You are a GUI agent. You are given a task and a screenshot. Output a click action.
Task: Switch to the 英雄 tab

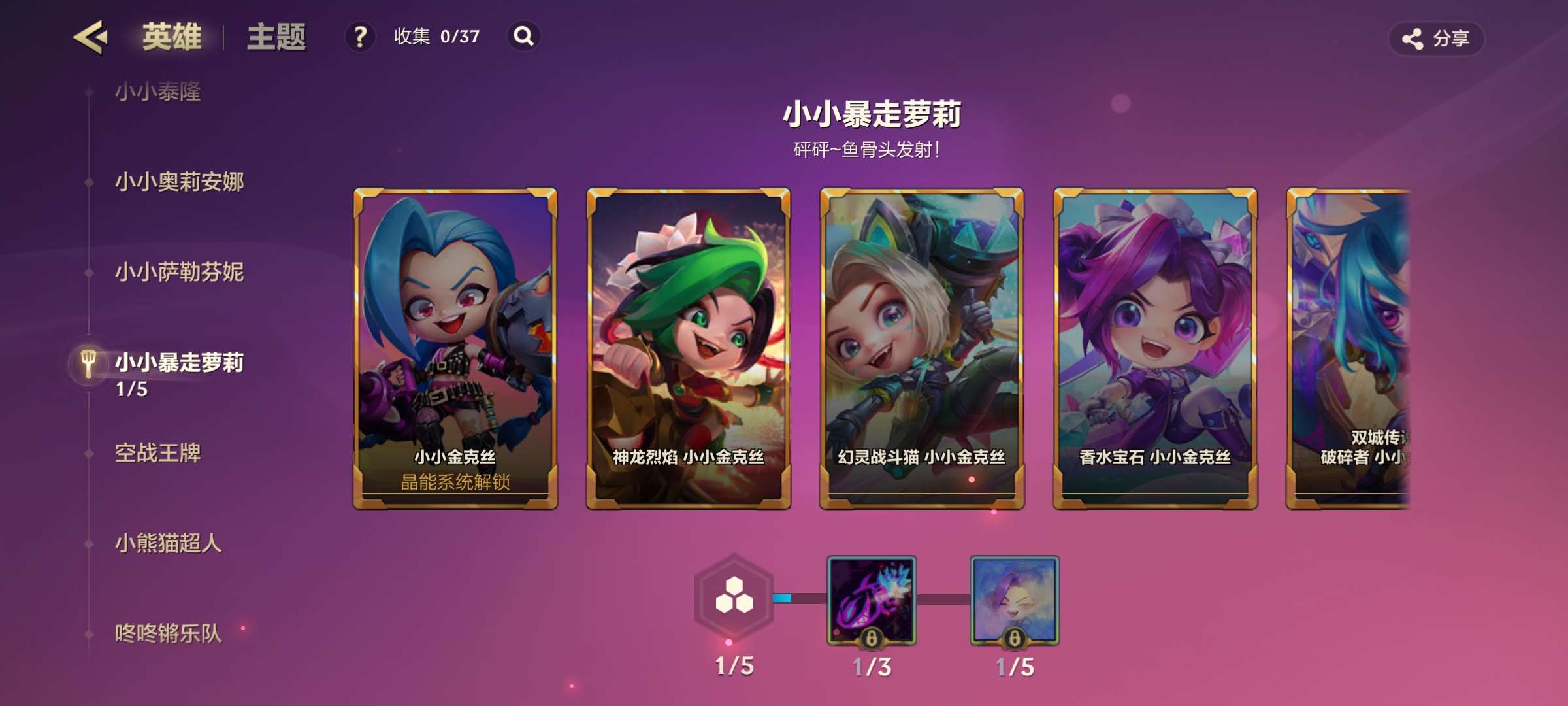(172, 37)
